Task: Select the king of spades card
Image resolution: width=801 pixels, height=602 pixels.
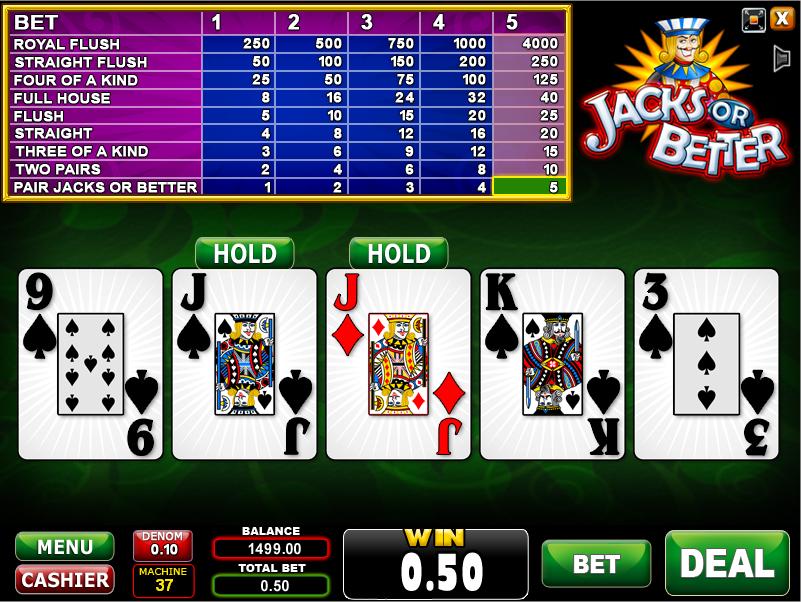Action: (552, 364)
